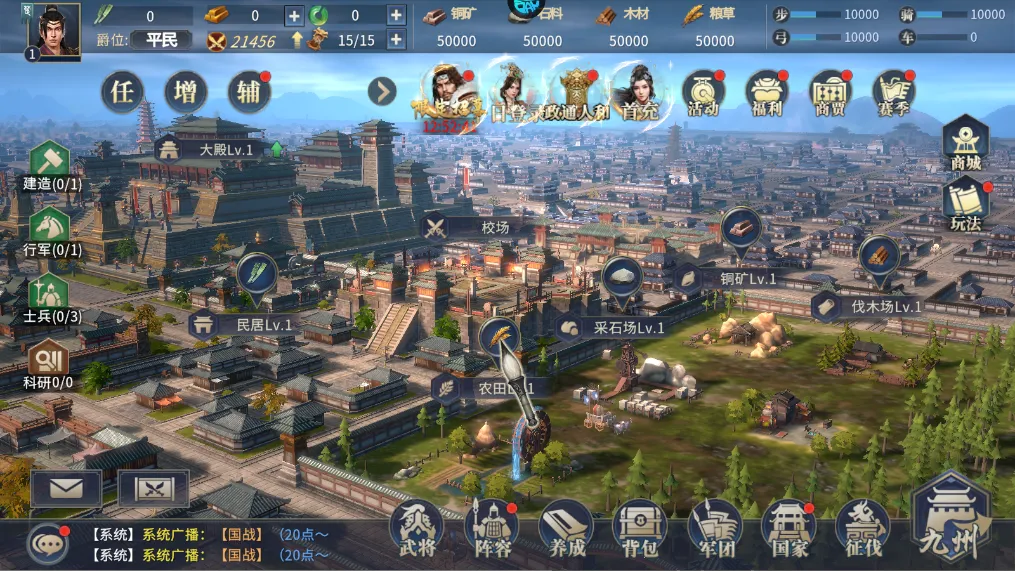1015x571 pixels.
Task: Open the 商贾 merchant icon
Action: 830,93
